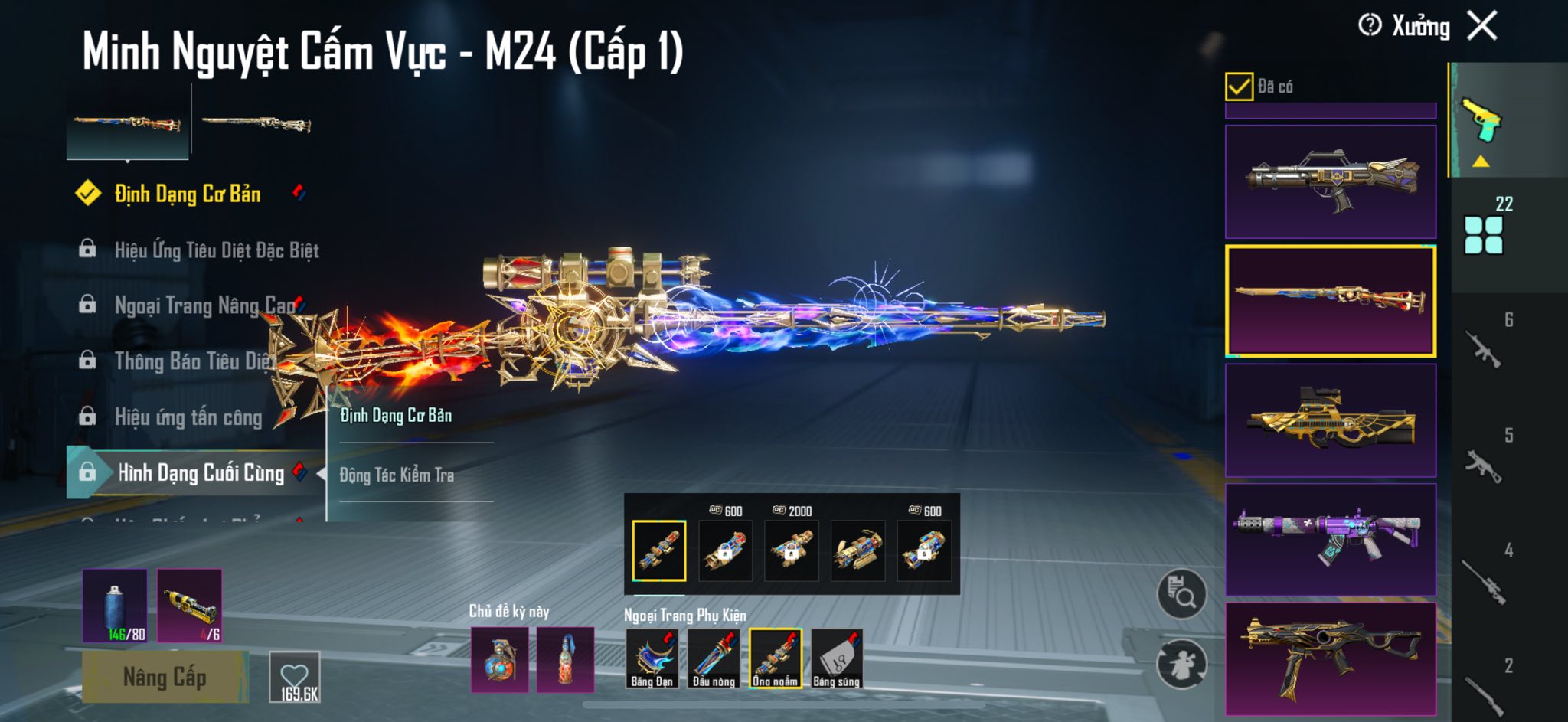Choose the Ống ngắm attachment skin
Viewport: 1568px width, 722px height.
click(775, 658)
